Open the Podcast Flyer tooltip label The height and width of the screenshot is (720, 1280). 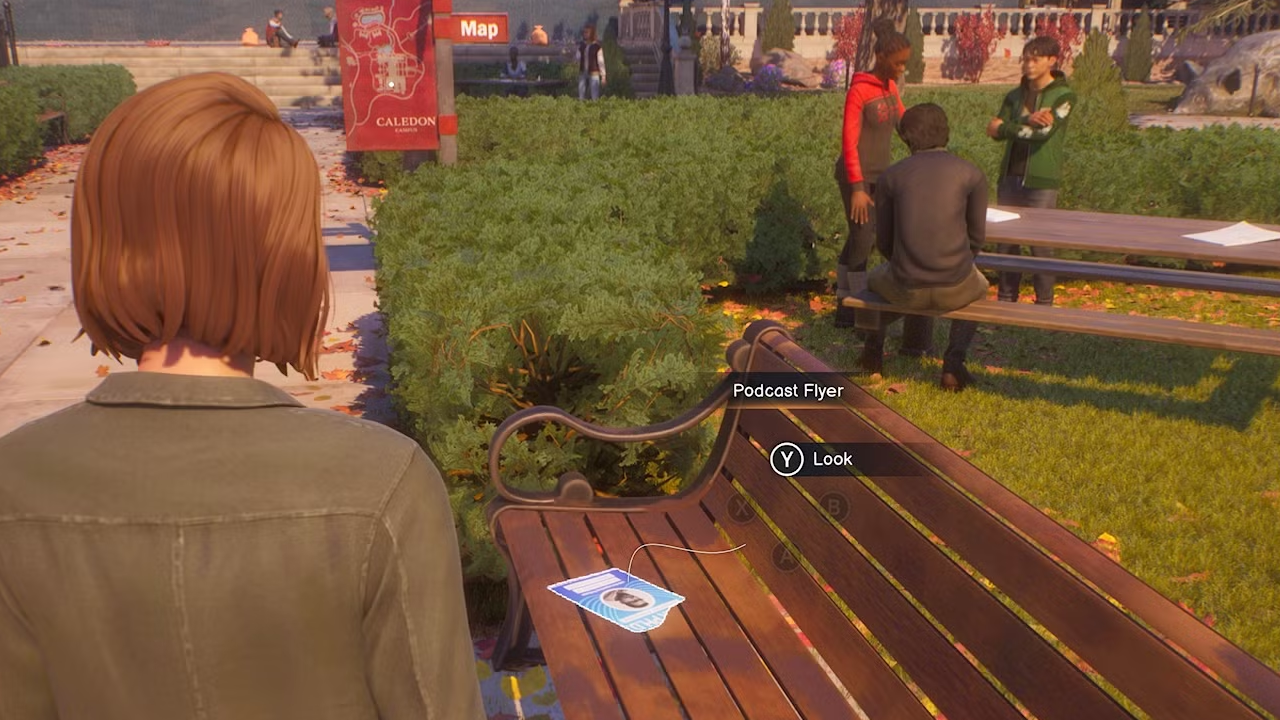(787, 390)
